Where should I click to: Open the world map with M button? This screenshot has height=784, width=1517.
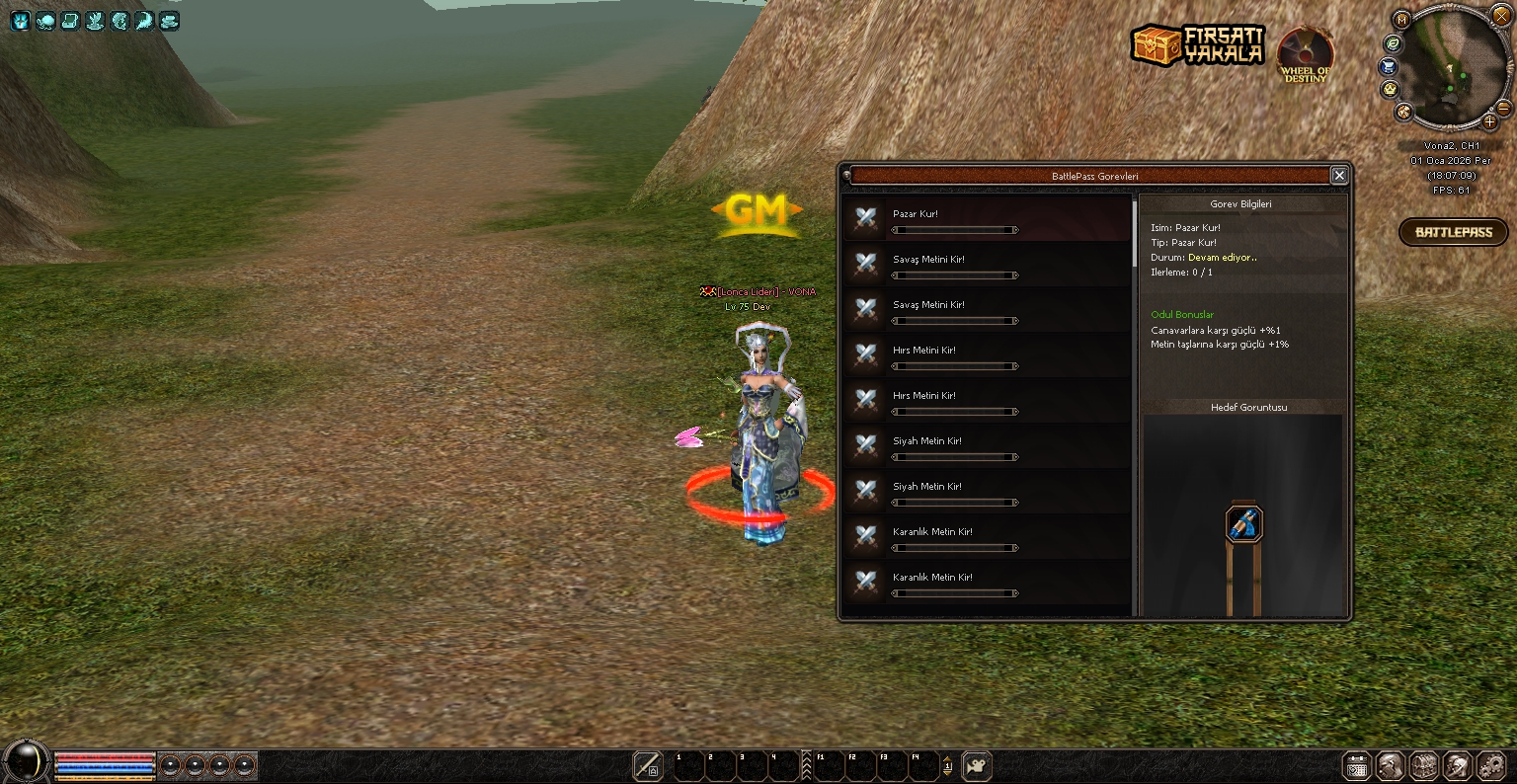(x=1401, y=20)
